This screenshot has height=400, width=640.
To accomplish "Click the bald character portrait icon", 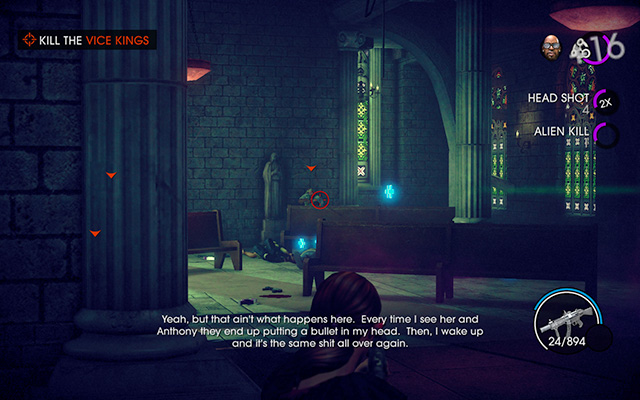I will tap(551, 44).
